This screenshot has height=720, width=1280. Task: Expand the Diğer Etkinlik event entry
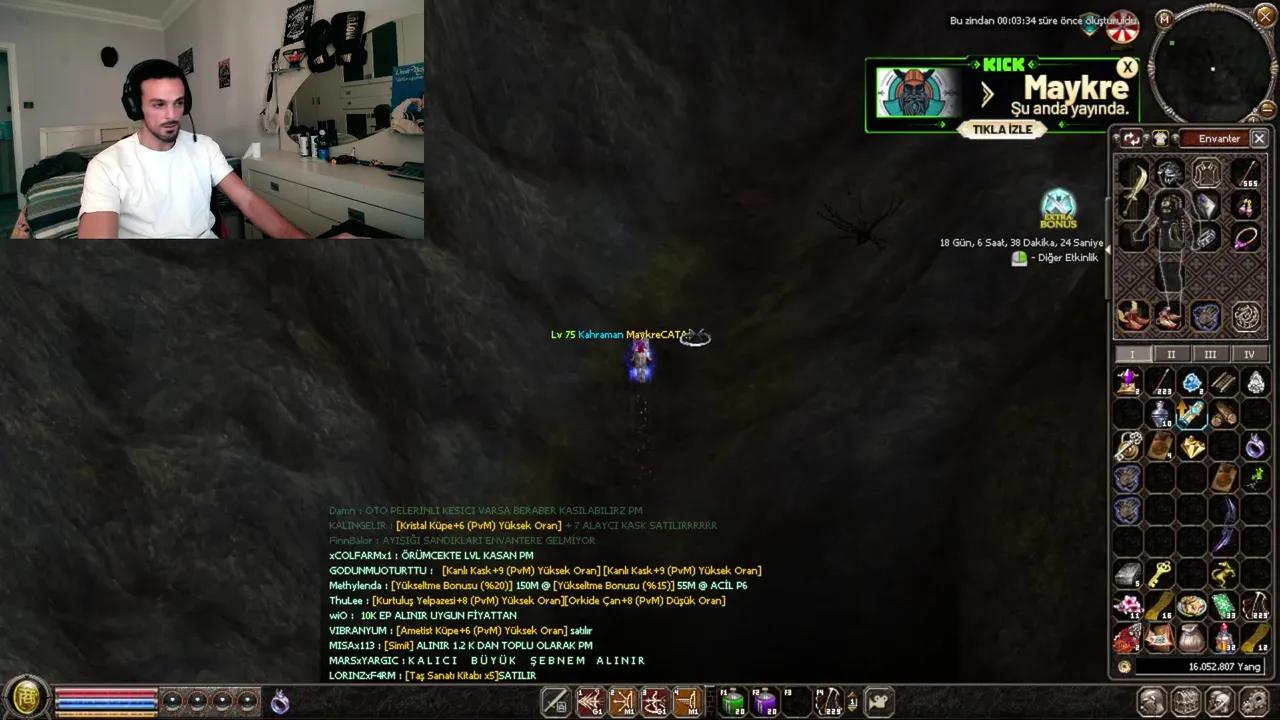1018,257
